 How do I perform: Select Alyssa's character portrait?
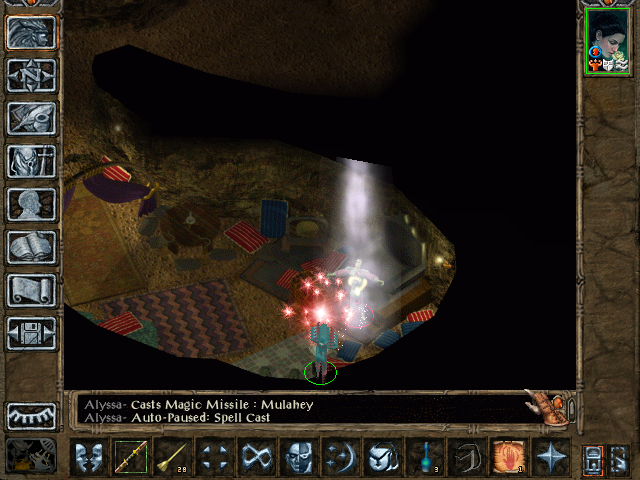tap(607, 44)
